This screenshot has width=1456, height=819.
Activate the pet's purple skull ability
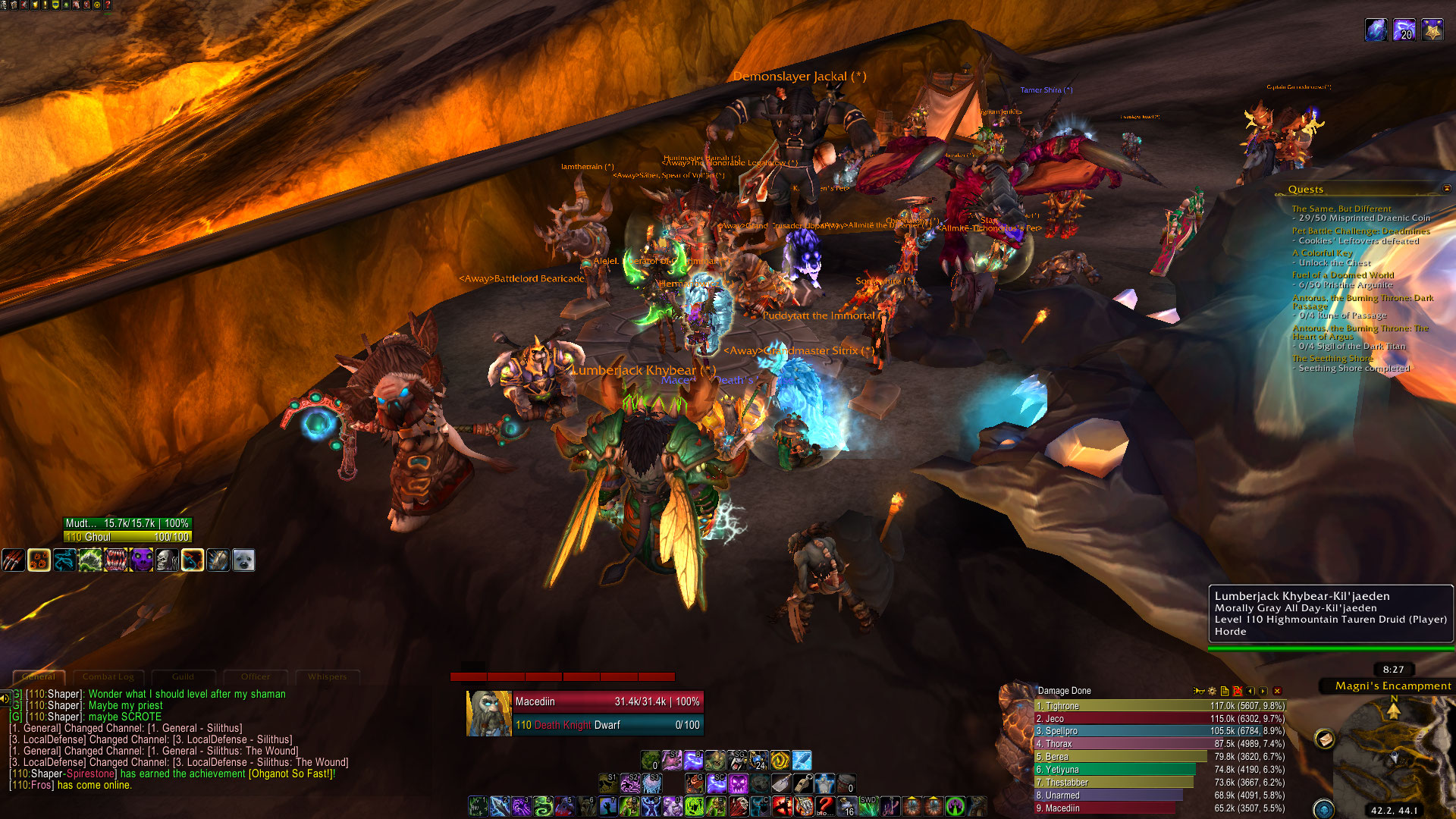141,560
